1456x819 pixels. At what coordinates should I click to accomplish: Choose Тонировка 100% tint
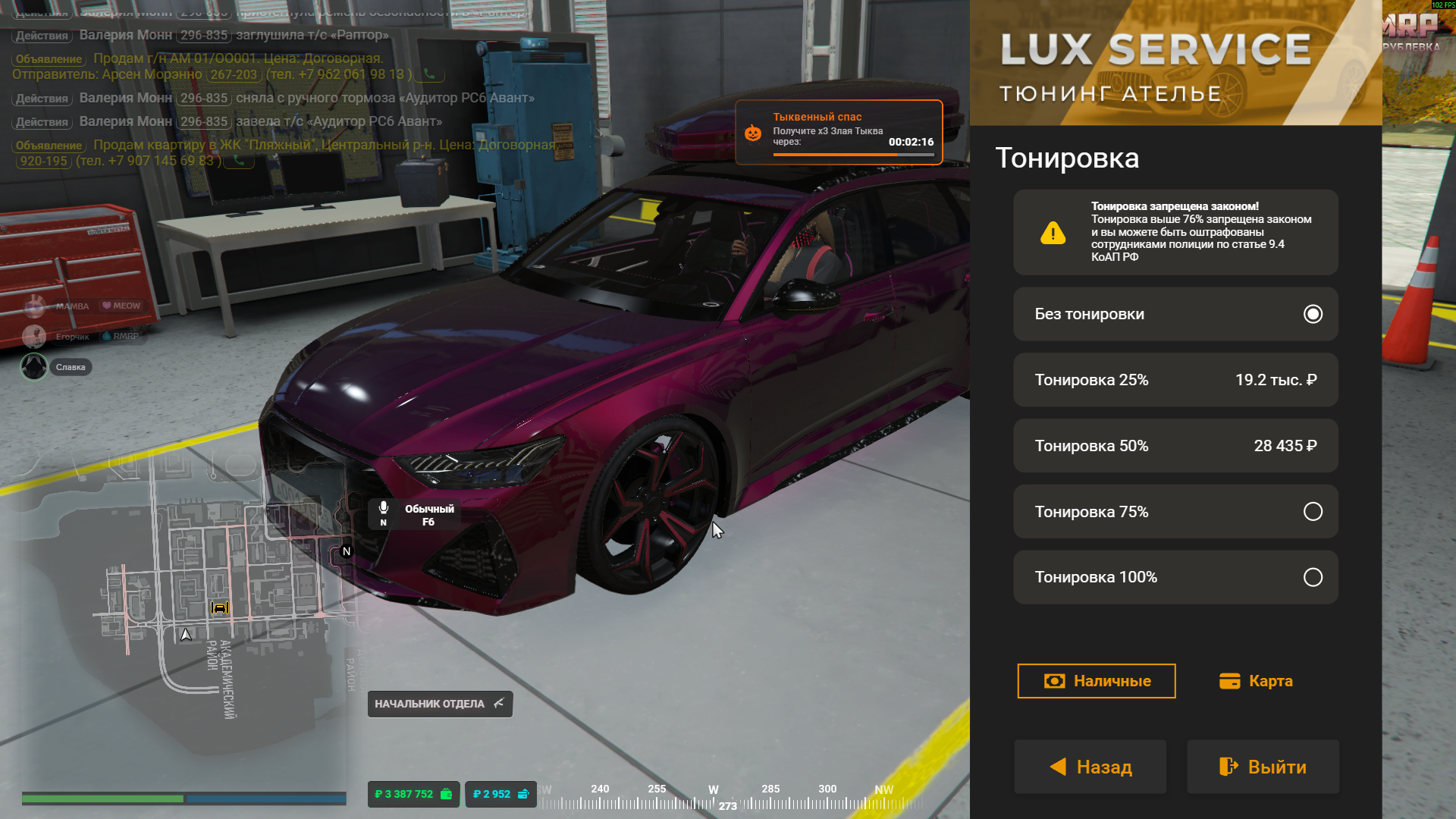1175,577
